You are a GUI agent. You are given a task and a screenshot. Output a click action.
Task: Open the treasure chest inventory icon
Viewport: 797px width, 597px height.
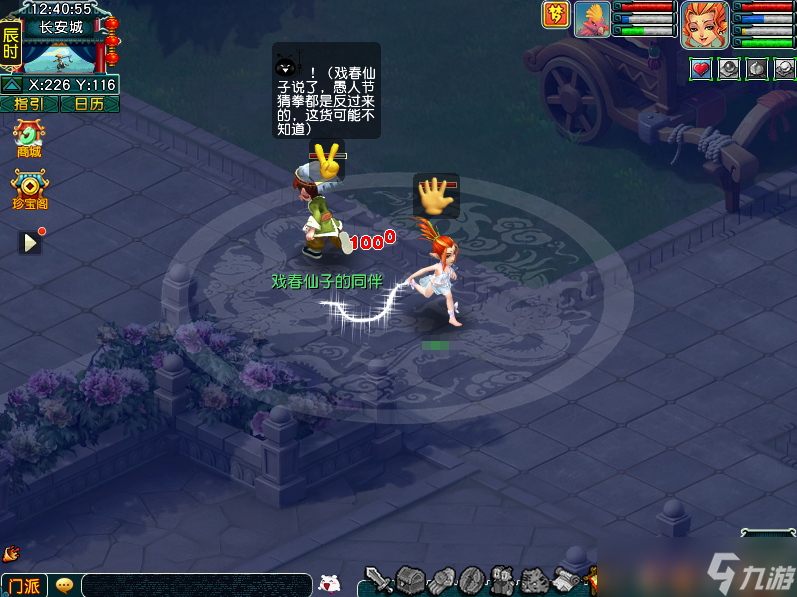coord(410,580)
